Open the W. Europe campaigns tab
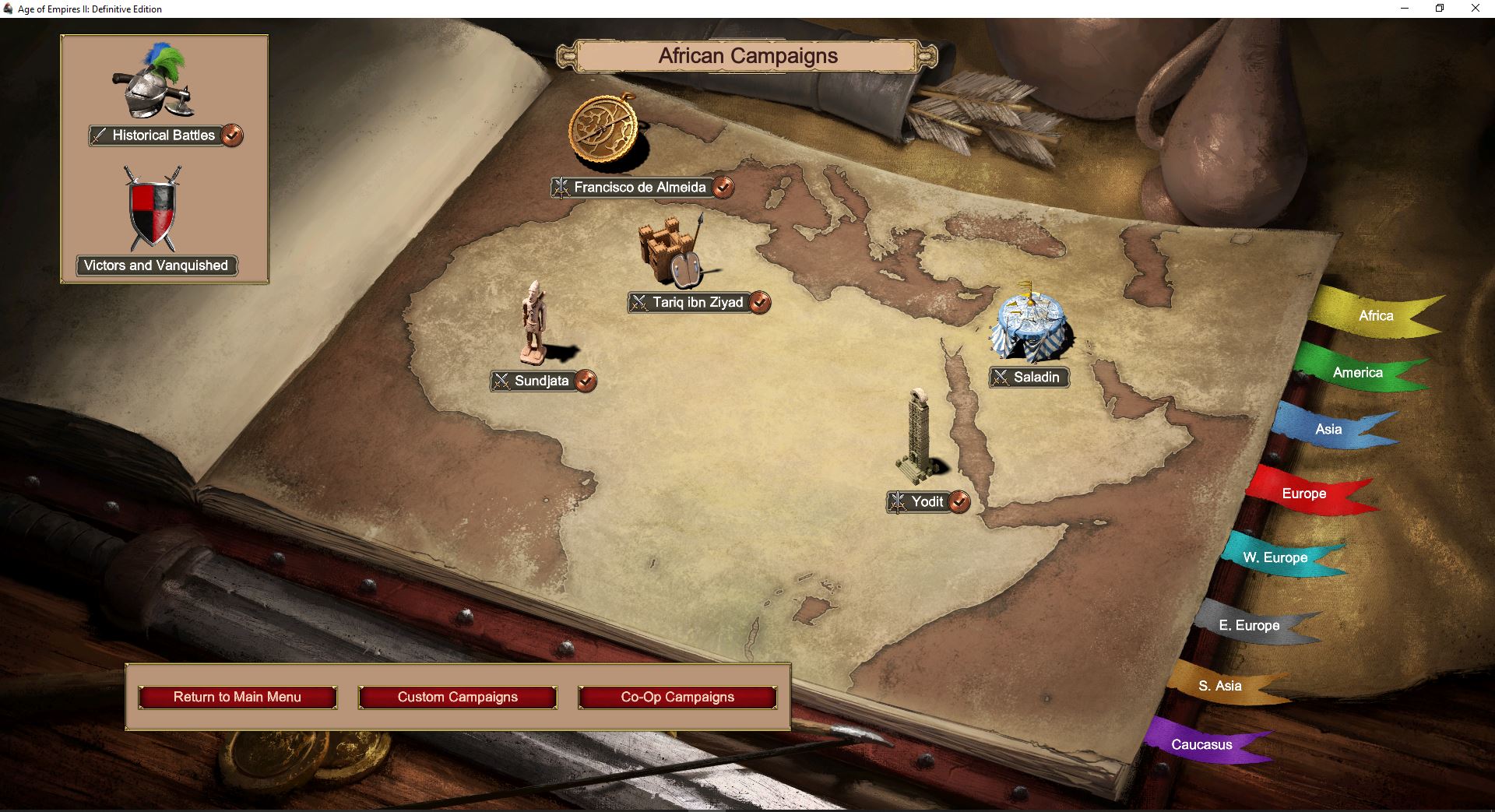This screenshot has height=812, width=1495. coord(1275,557)
